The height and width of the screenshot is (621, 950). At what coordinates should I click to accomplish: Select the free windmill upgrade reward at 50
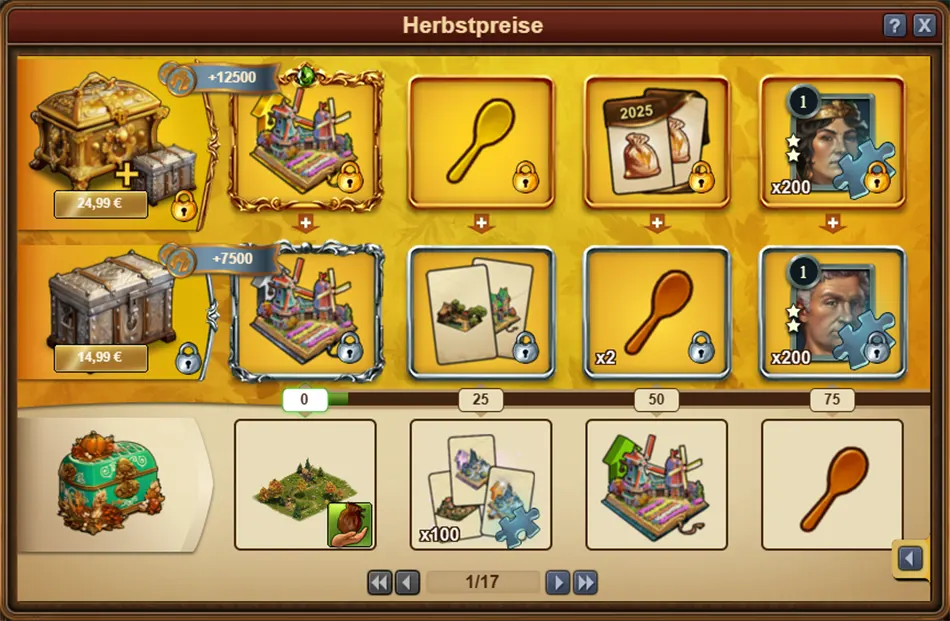coord(657,485)
